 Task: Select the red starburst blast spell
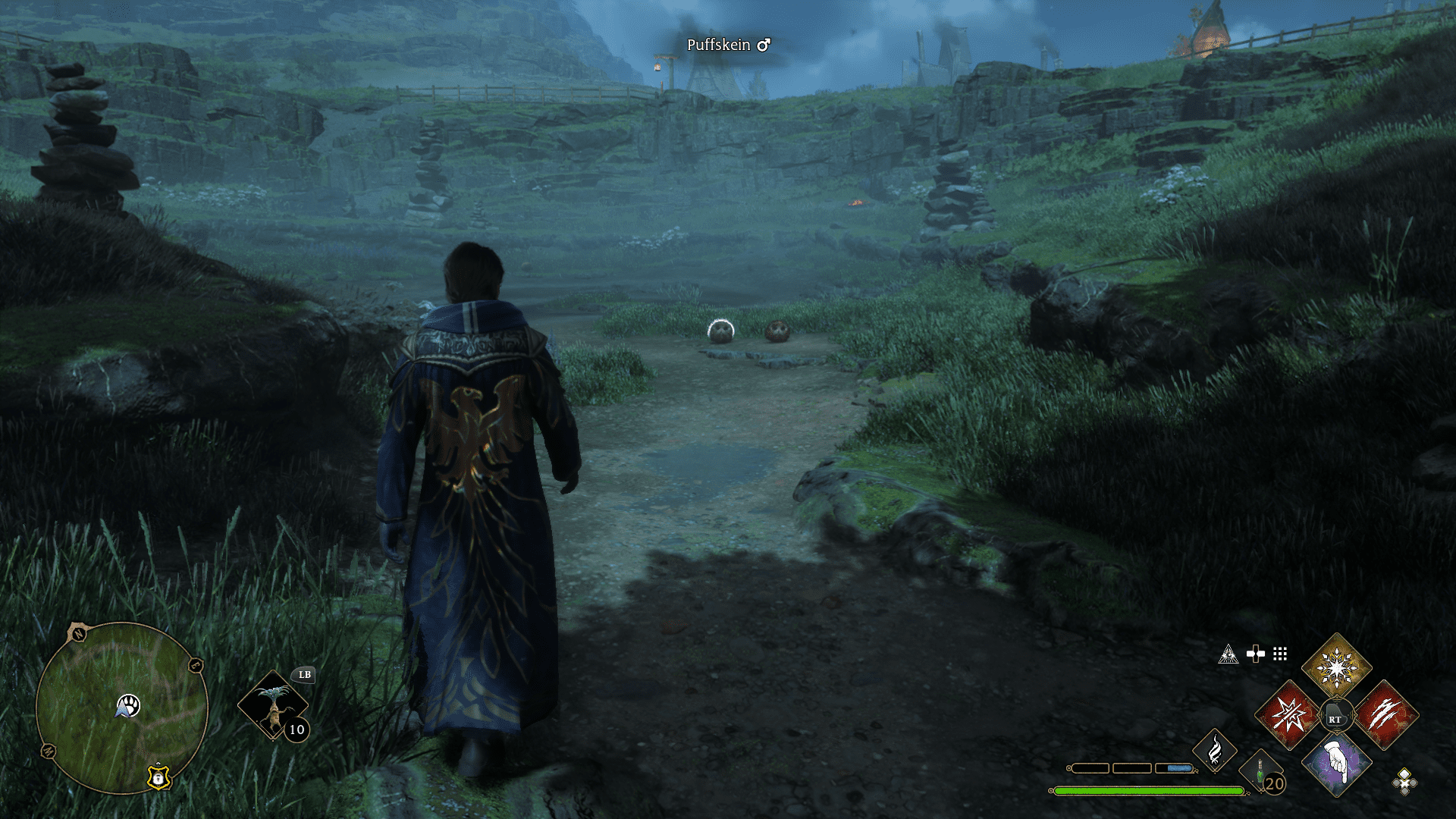coord(1288,715)
